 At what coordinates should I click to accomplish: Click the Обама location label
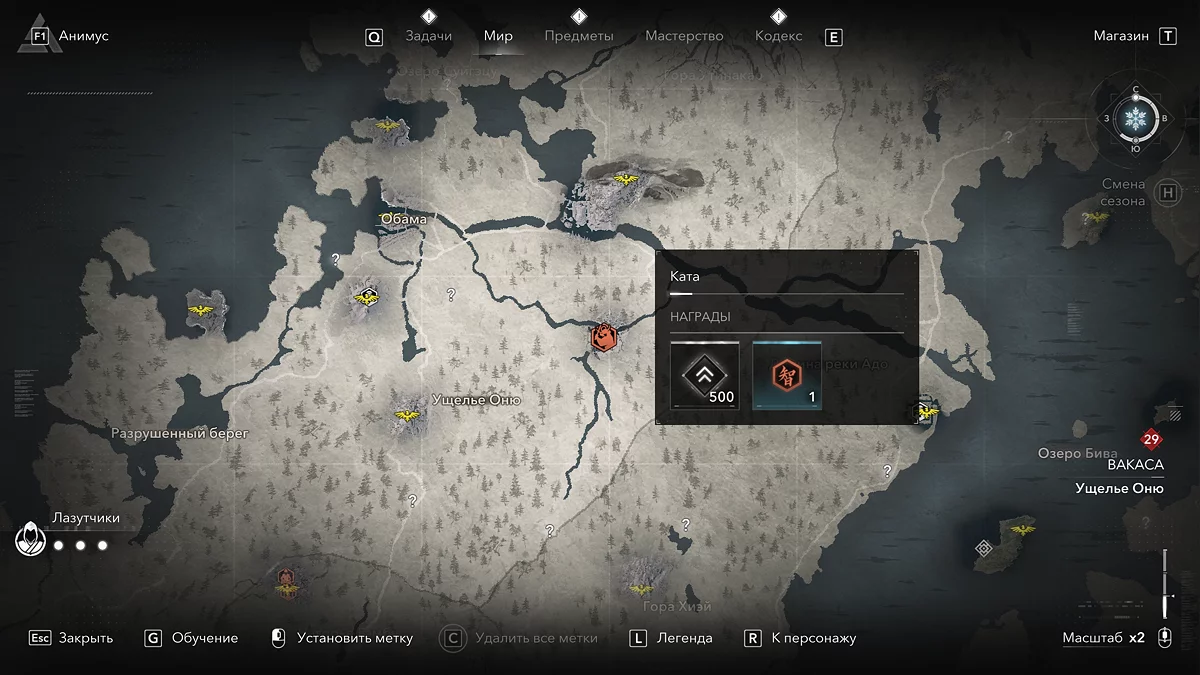point(404,219)
